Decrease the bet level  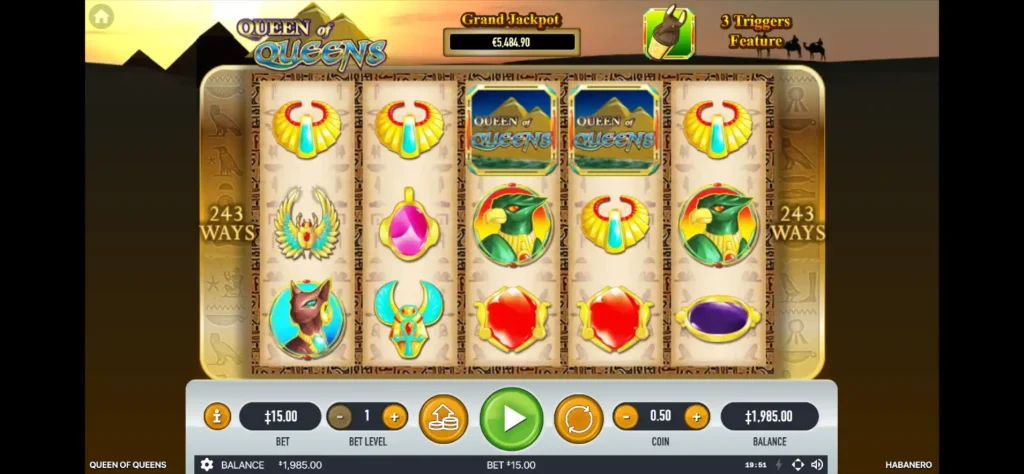[340, 416]
